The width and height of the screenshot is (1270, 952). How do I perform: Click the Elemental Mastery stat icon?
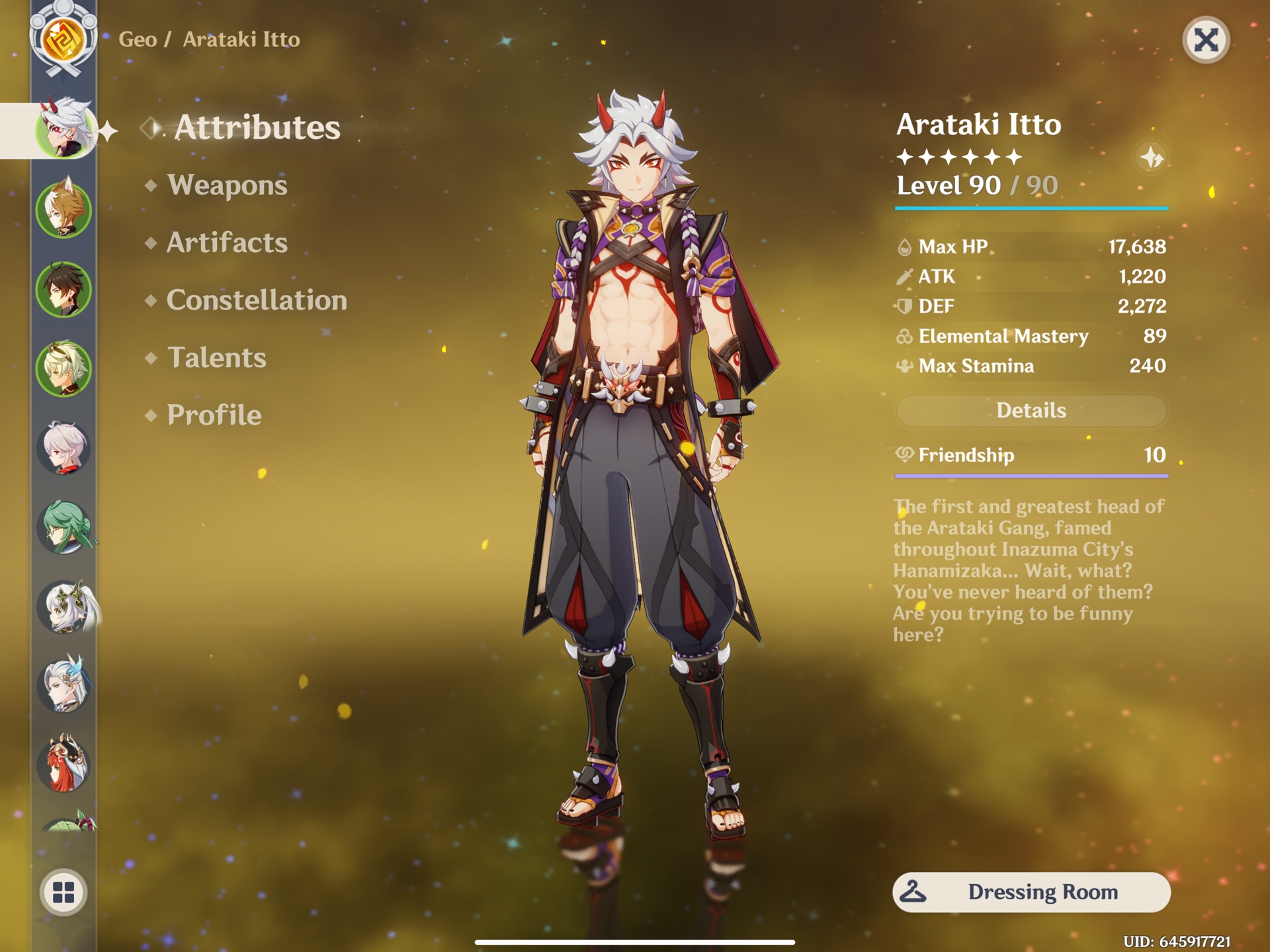[904, 336]
